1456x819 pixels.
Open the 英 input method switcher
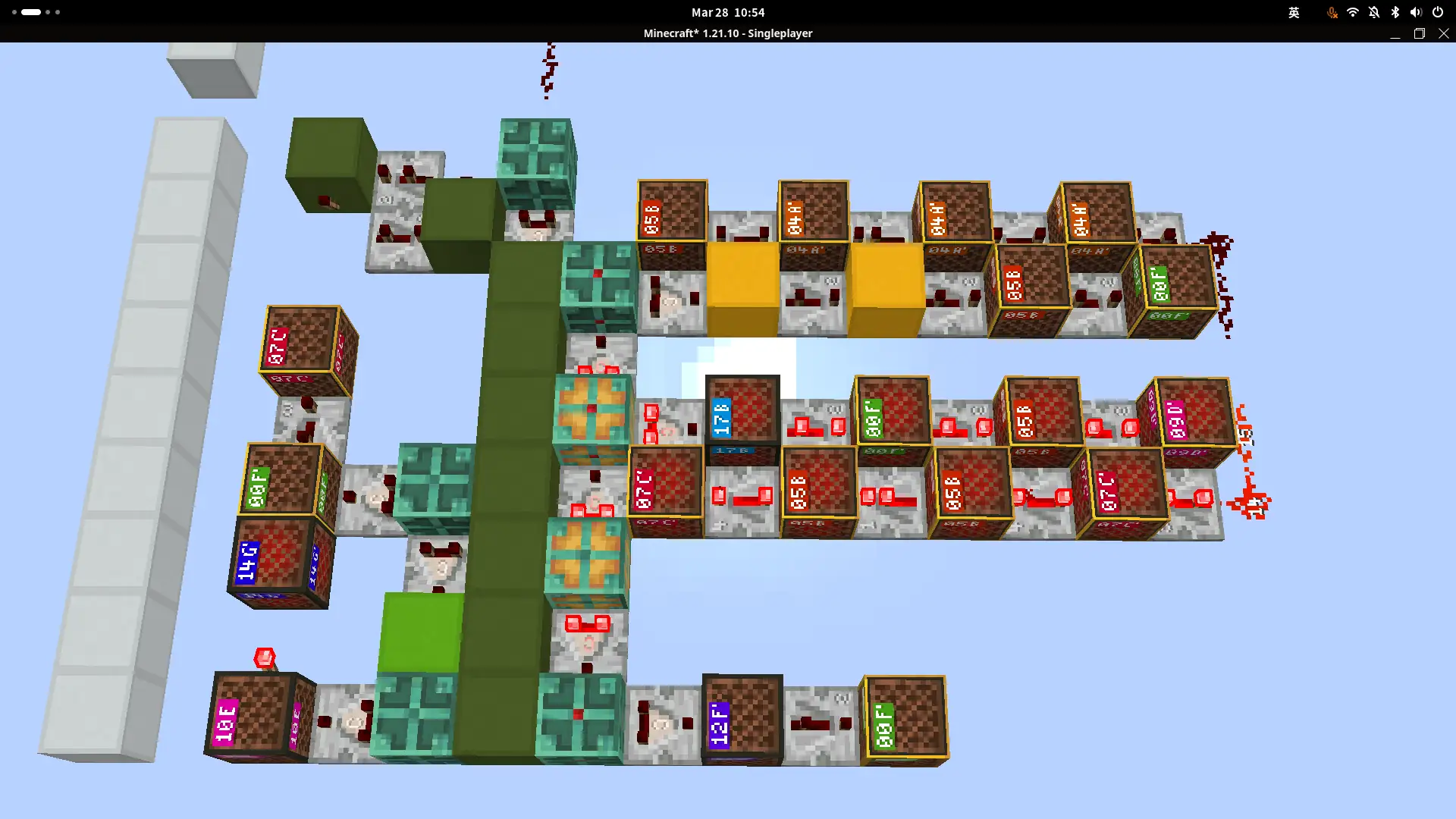click(x=1294, y=13)
